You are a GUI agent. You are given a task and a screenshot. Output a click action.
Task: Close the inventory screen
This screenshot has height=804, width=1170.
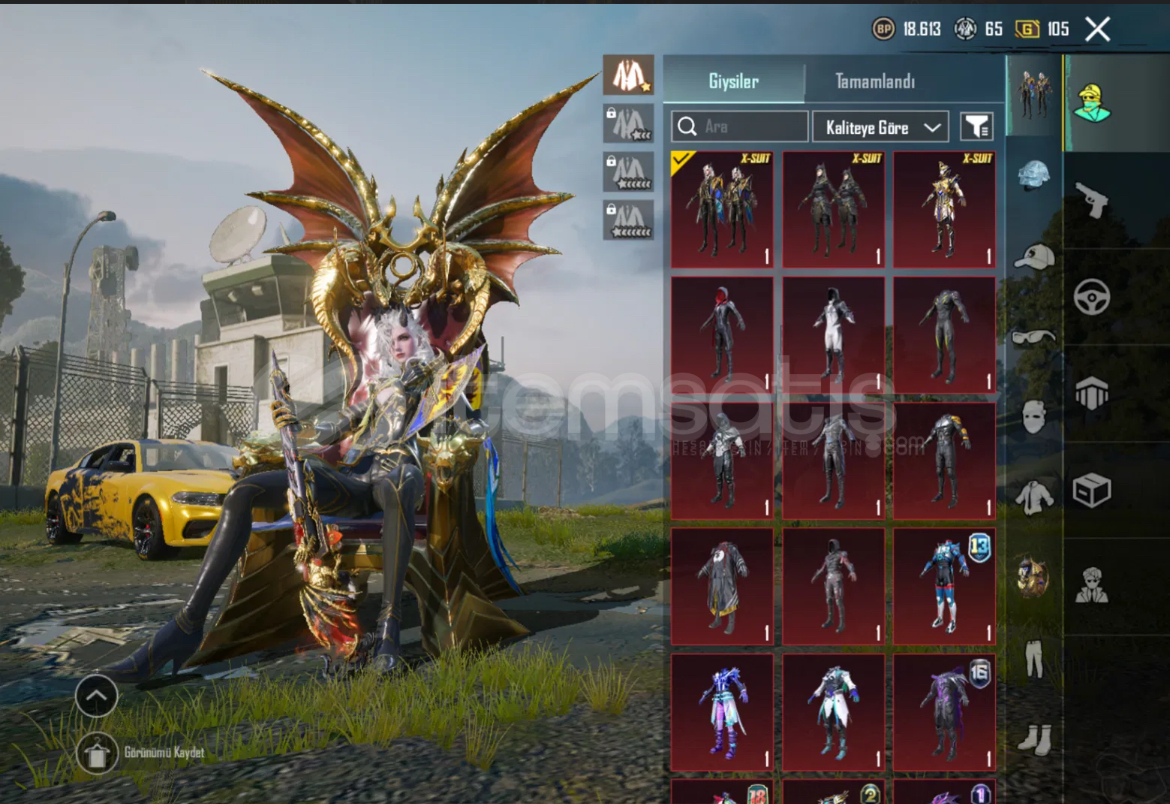click(1097, 29)
